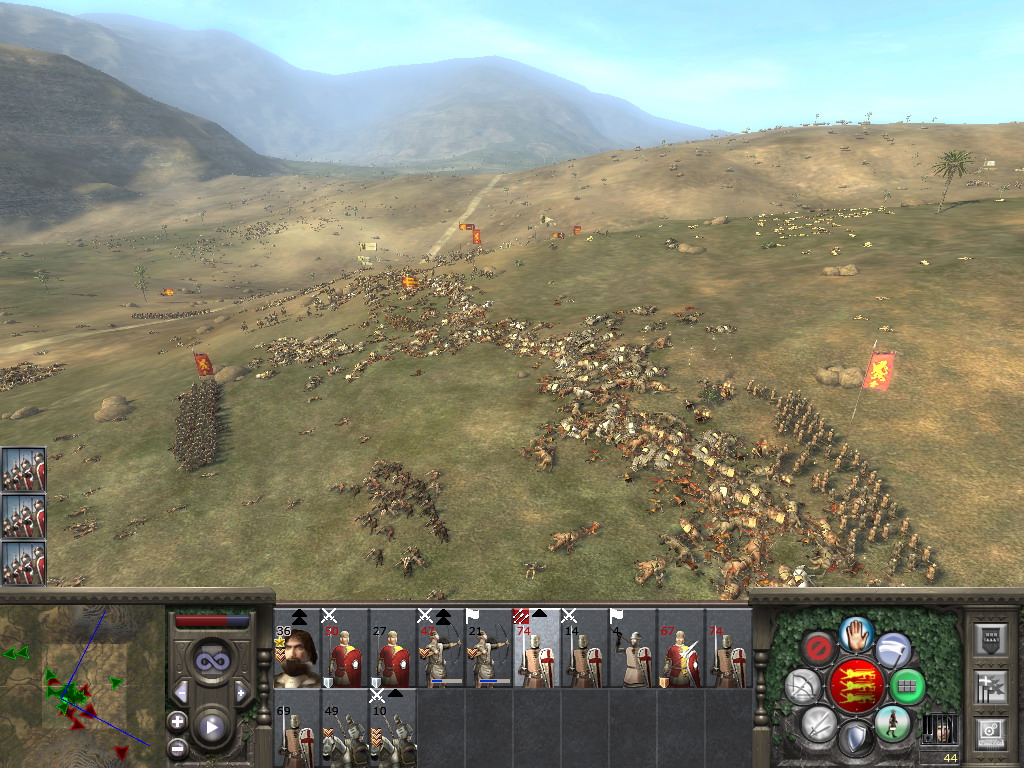Select the general's unit card with 36 men
The image size is (1024, 768).
click(x=297, y=651)
